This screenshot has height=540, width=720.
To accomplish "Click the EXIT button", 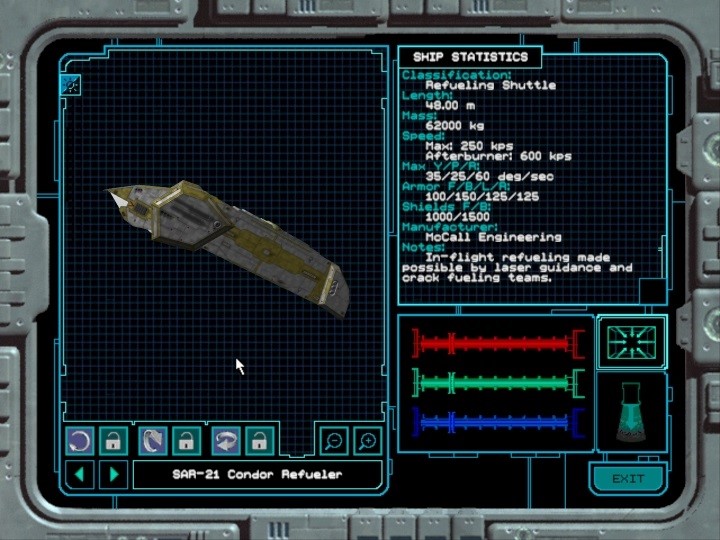I will point(628,478).
